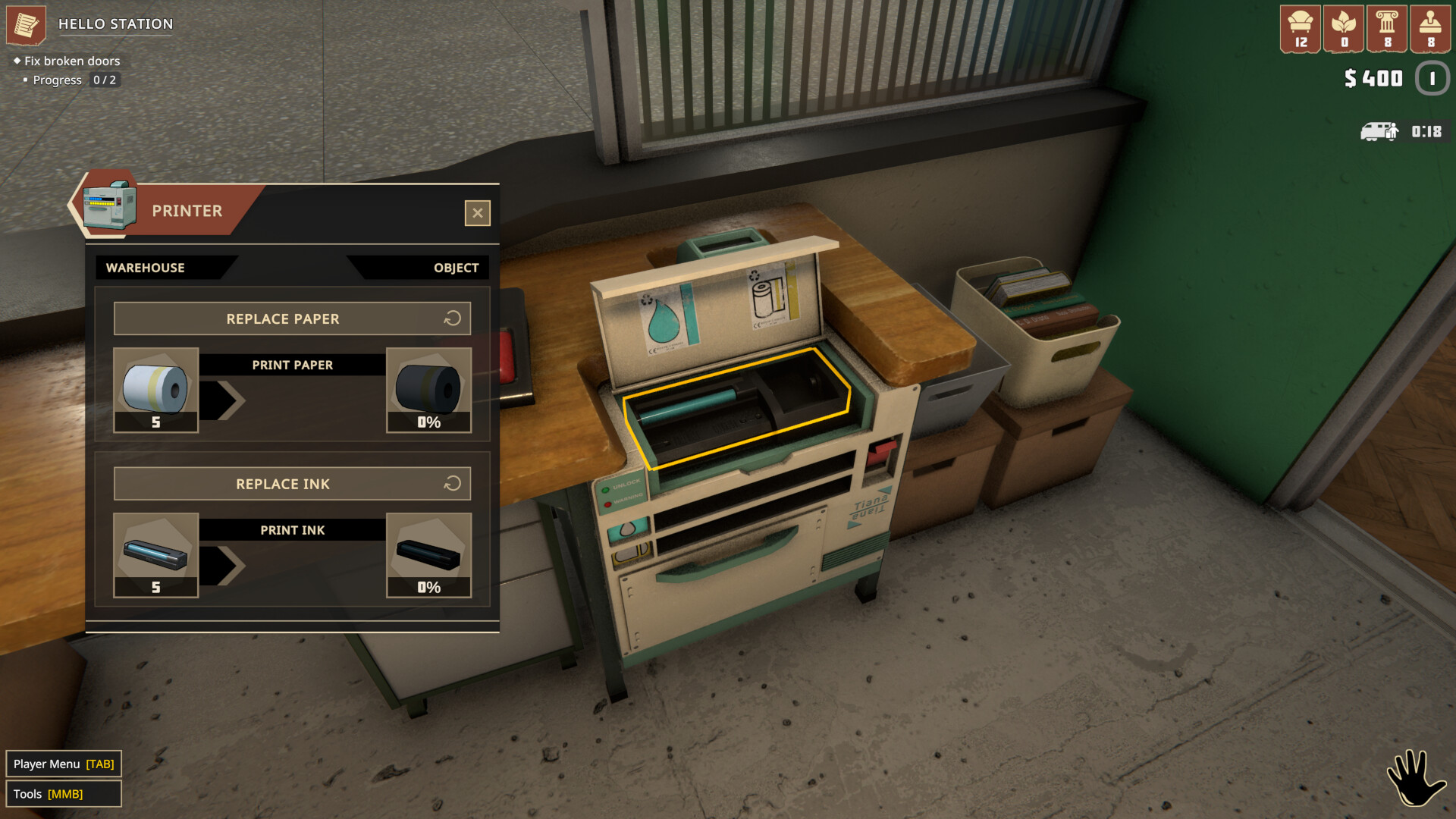Switch to the Object tab
The image size is (1456, 819).
[x=454, y=267]
